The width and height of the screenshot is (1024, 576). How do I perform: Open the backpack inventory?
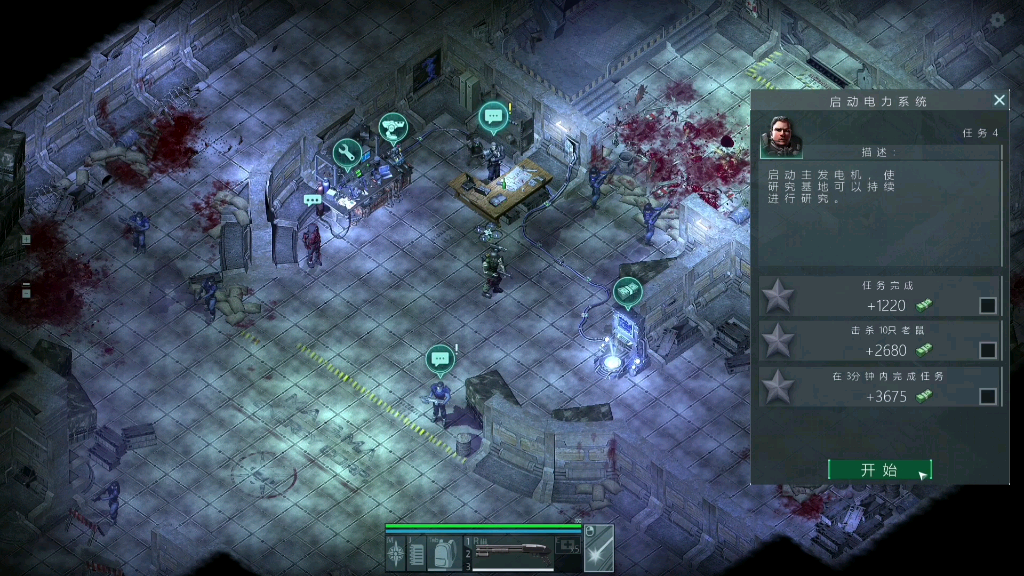(444, 553)
